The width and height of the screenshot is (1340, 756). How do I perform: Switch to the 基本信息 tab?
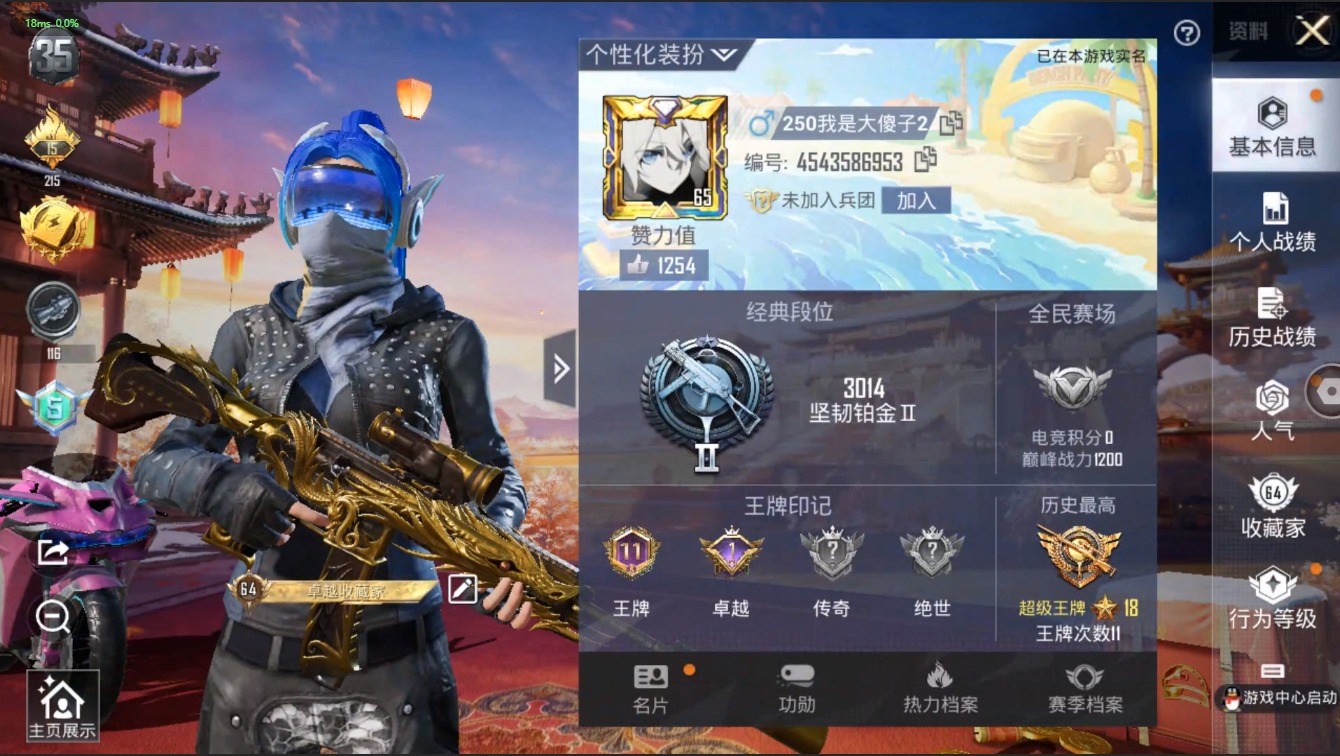(x=1272, y=128)
